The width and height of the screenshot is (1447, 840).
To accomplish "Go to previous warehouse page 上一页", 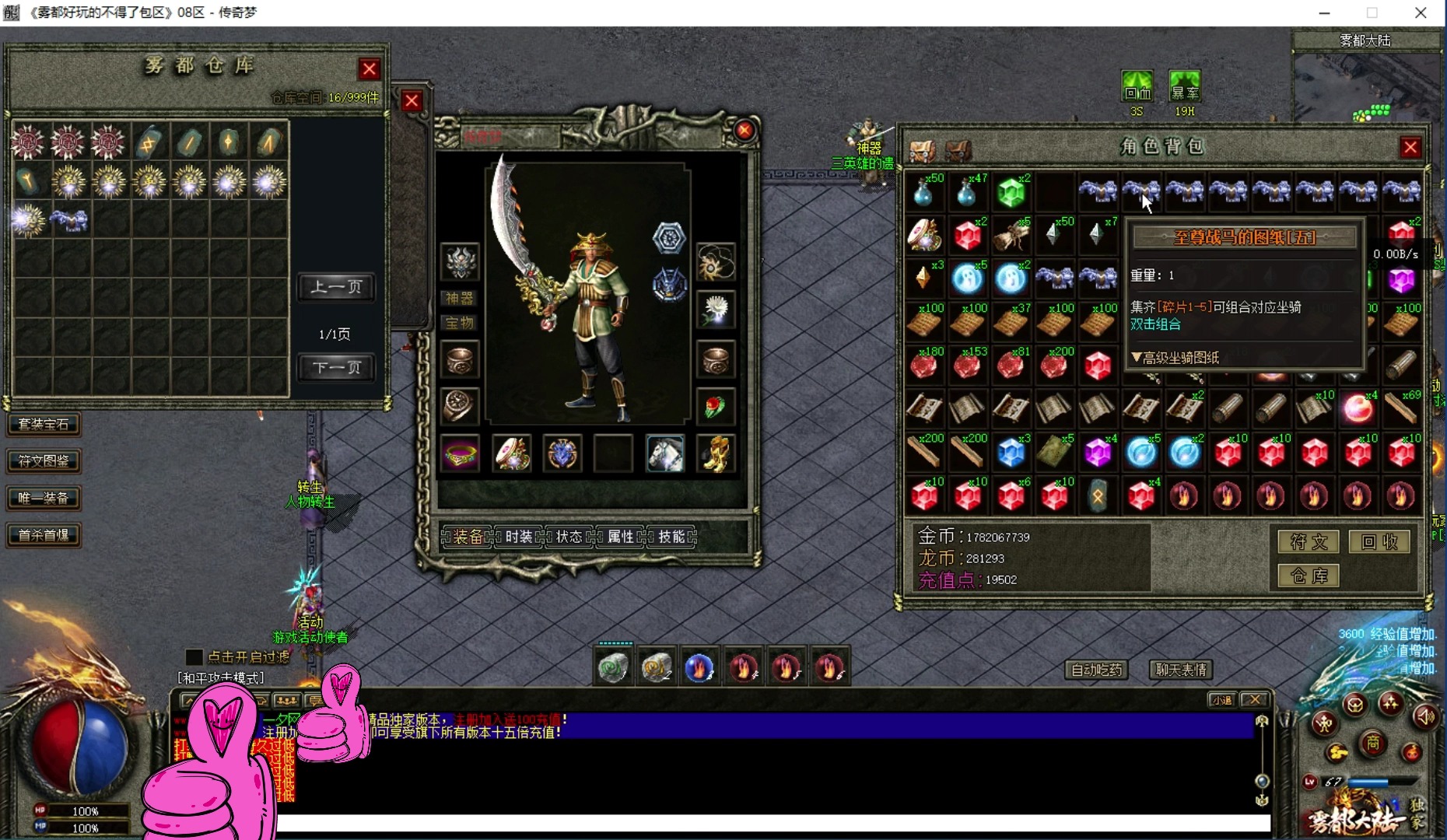I will click(x=336, y=287).
